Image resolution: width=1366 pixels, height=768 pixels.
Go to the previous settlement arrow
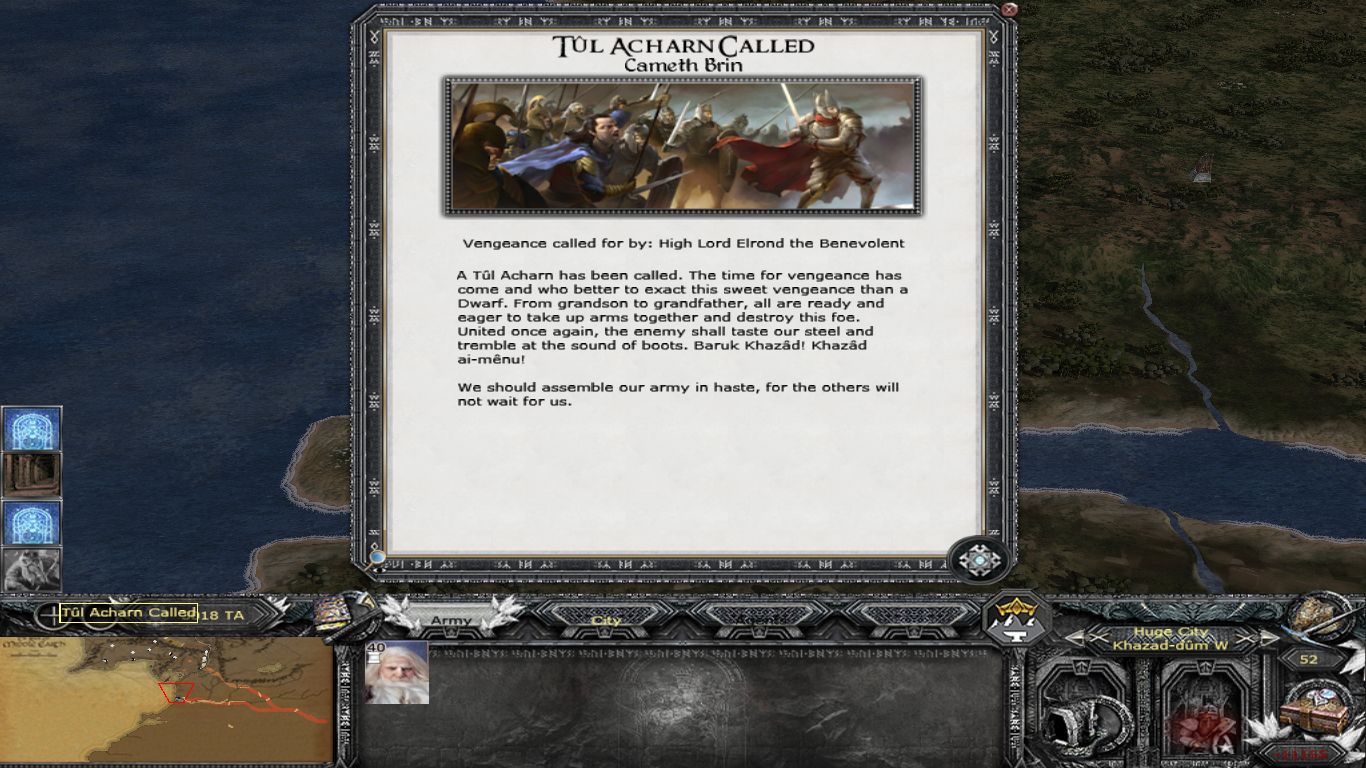click(1074, 638)
